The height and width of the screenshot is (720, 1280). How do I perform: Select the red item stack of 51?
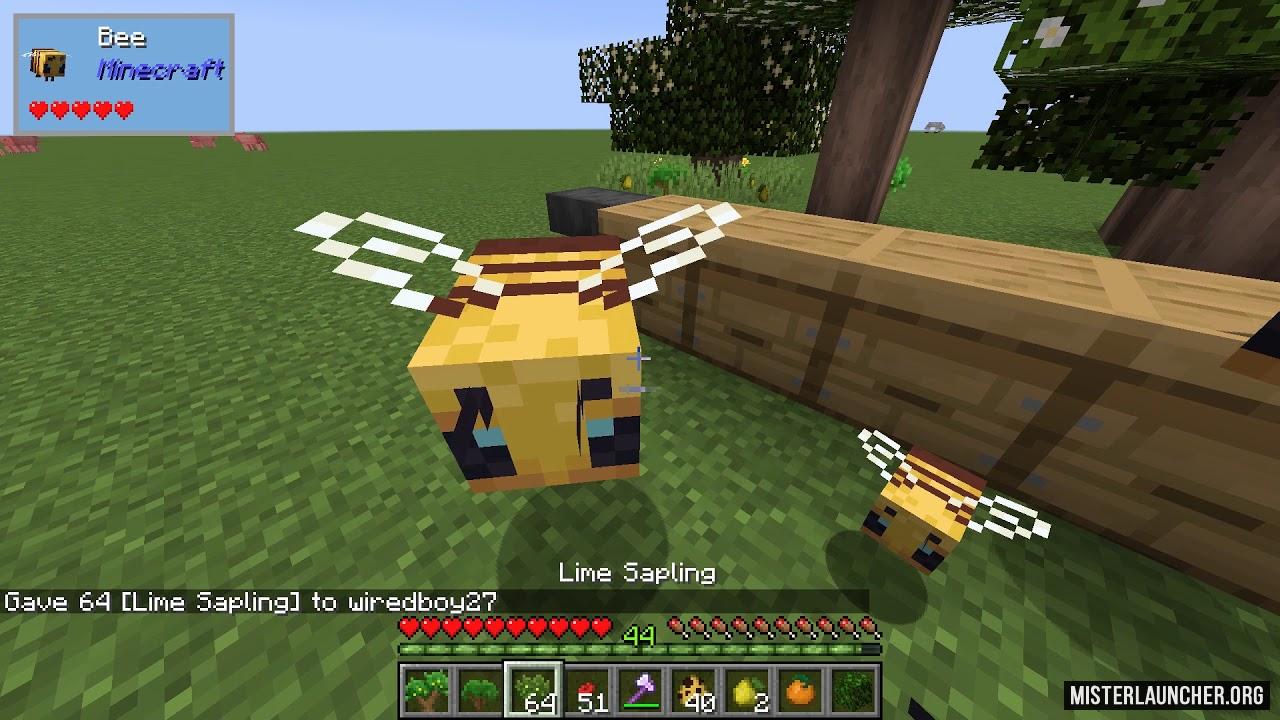(586, 691)
